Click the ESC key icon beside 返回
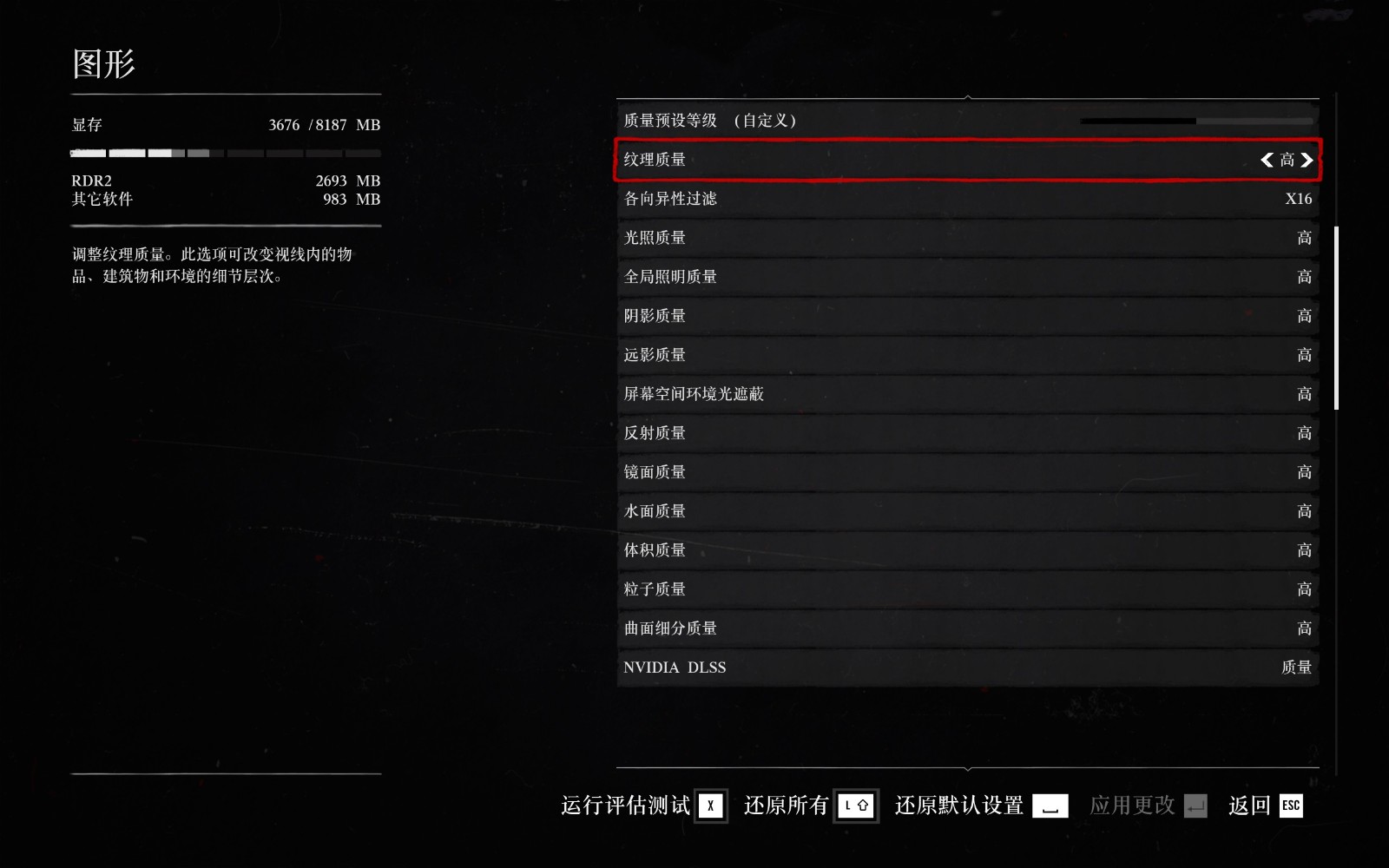The width and height of the screenshot is (1389, 868). coord(1291,806)
